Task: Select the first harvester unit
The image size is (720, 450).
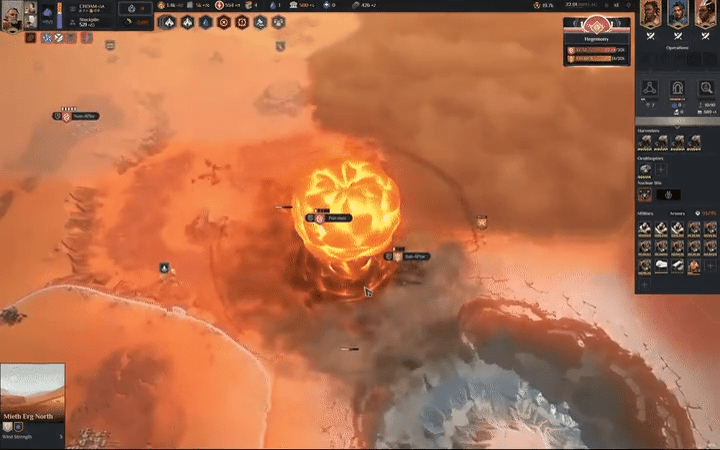Action: pos(645,143)
